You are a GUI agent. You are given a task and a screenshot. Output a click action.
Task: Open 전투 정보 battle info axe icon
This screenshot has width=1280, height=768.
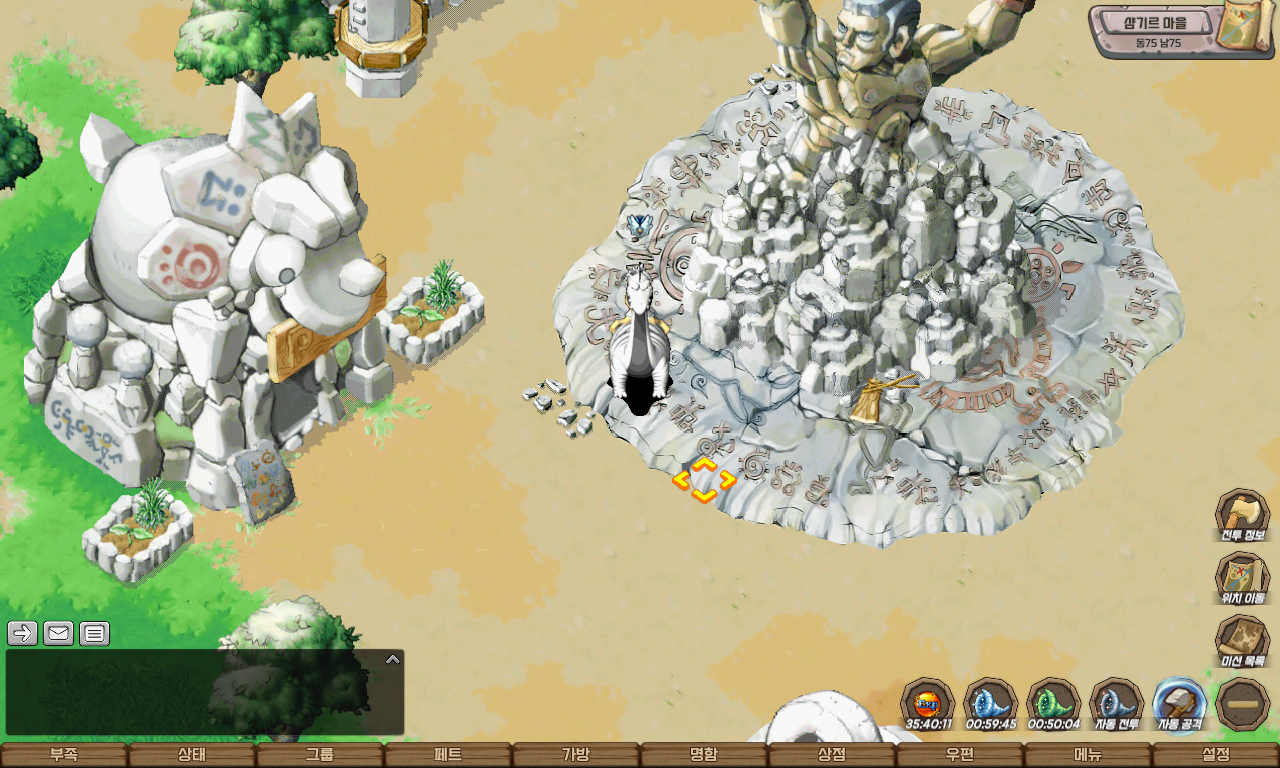tap(1242, 514)
